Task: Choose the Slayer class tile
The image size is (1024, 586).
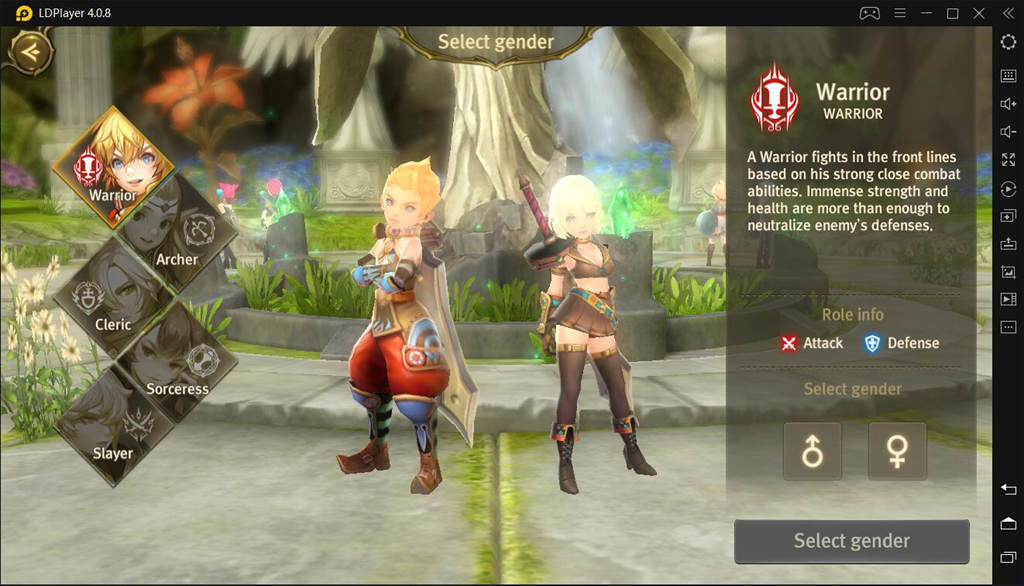Action: tap(112, 428)
